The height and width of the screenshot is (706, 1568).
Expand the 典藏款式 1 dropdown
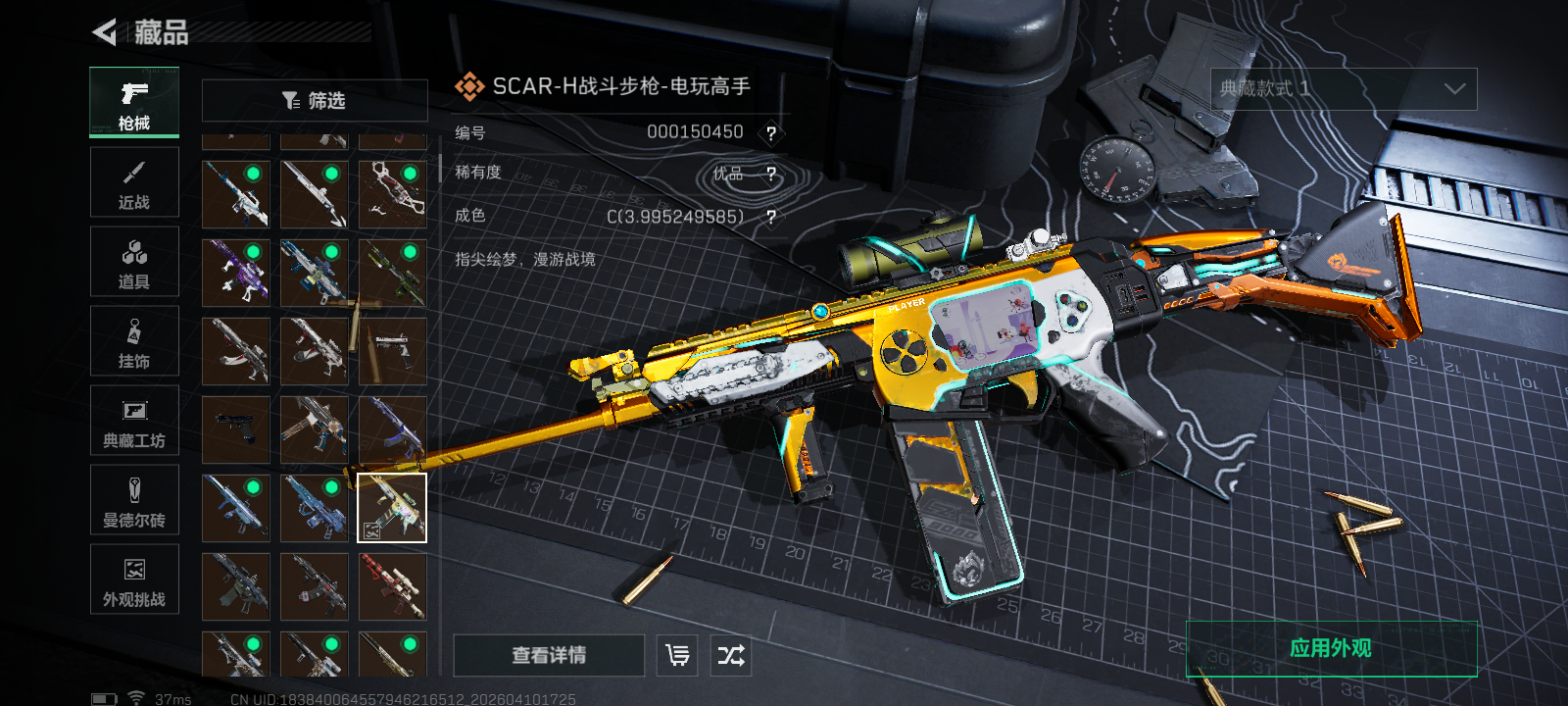(1344, 89)
